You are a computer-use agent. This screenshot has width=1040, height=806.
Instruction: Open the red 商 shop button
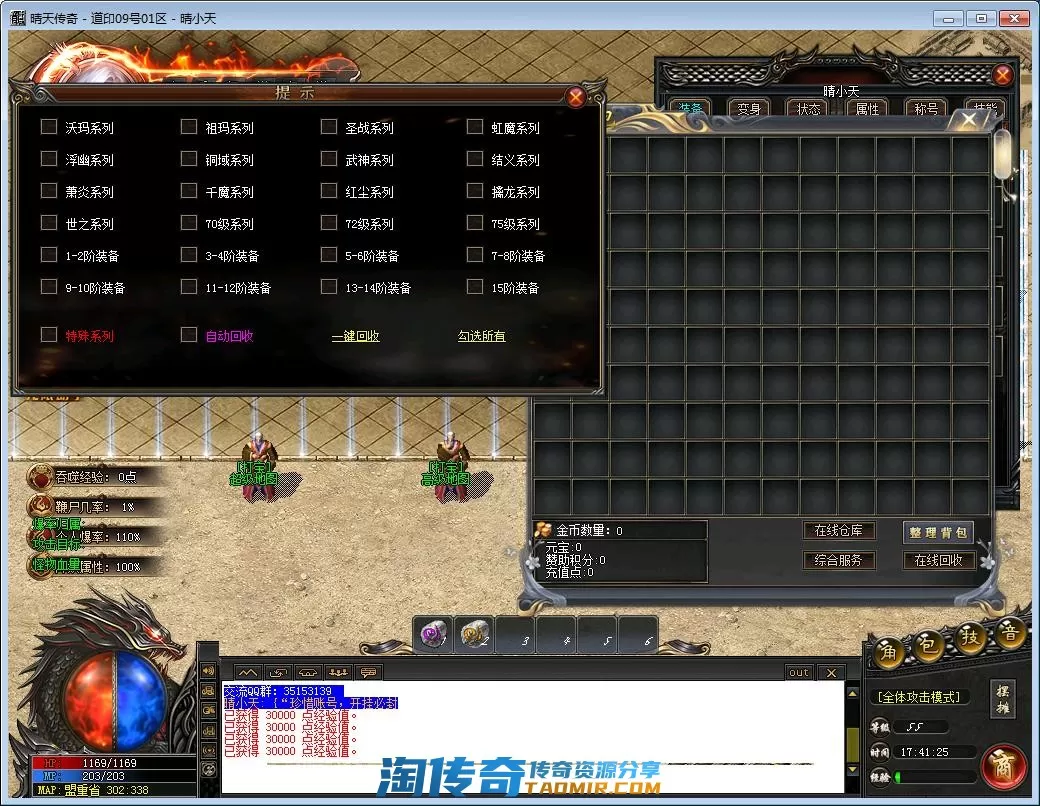(x=1002, y=767)
